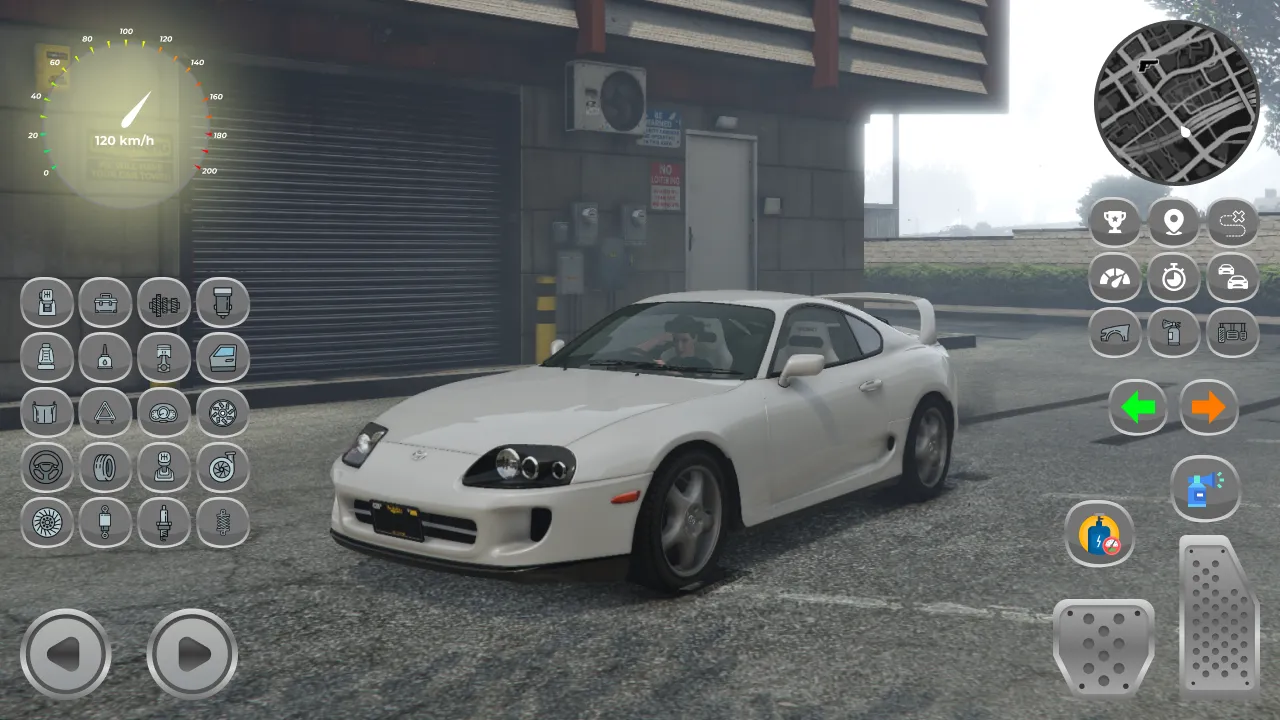Open the steering wheel customization icon
The width and height of the screenshot is (1280, 720).
[46, 469]
